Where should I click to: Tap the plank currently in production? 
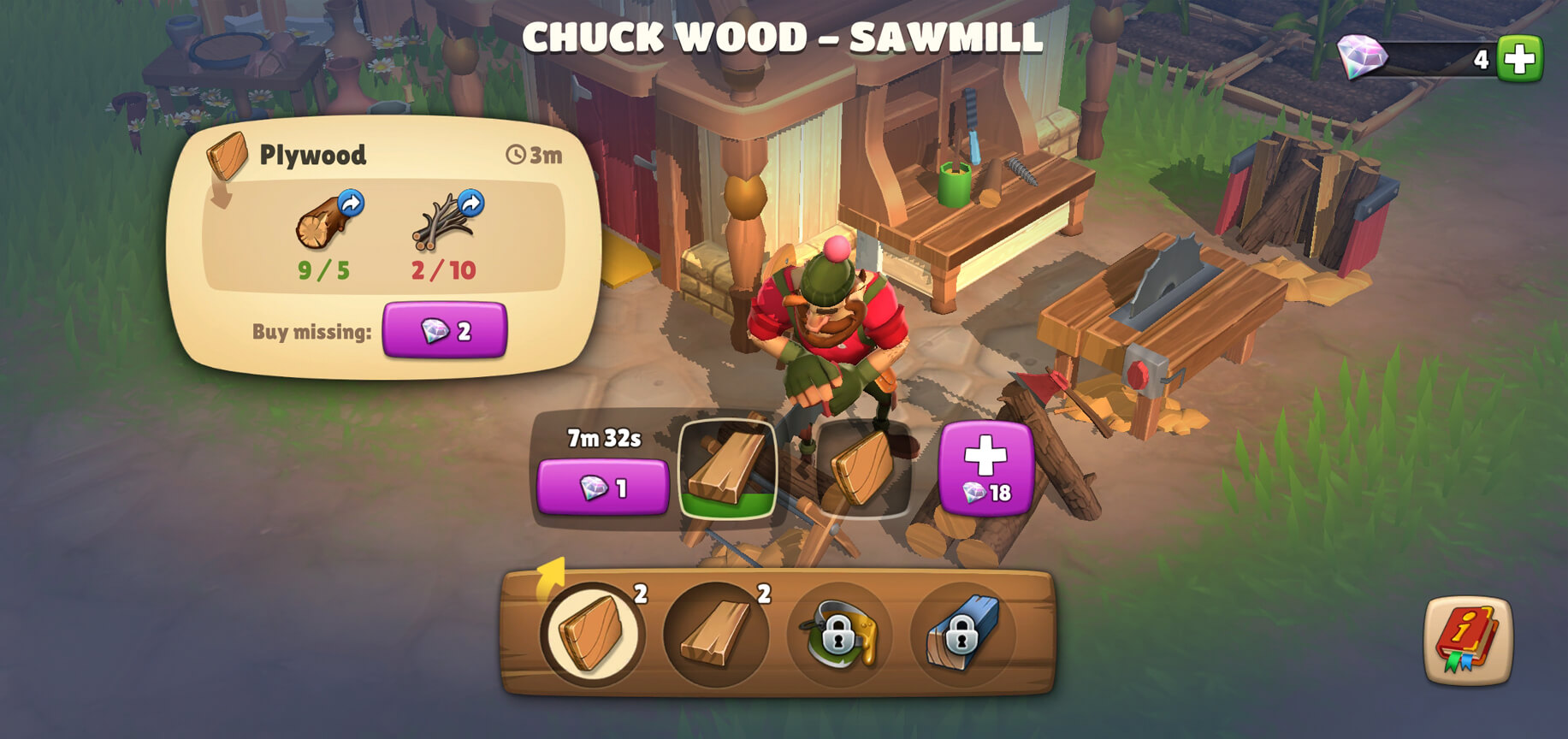point(727,469)
